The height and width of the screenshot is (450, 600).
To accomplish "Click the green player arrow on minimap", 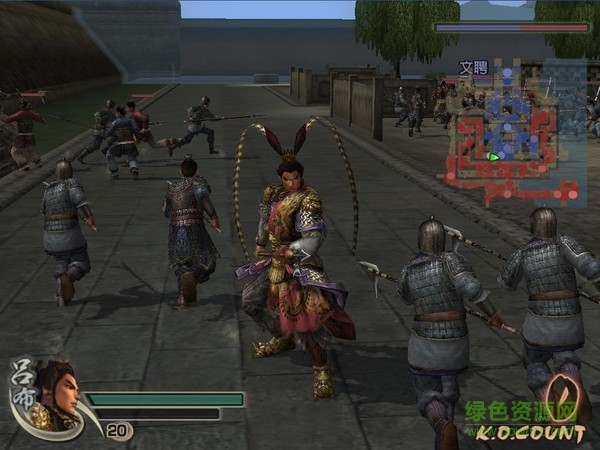I will (492, 156).
